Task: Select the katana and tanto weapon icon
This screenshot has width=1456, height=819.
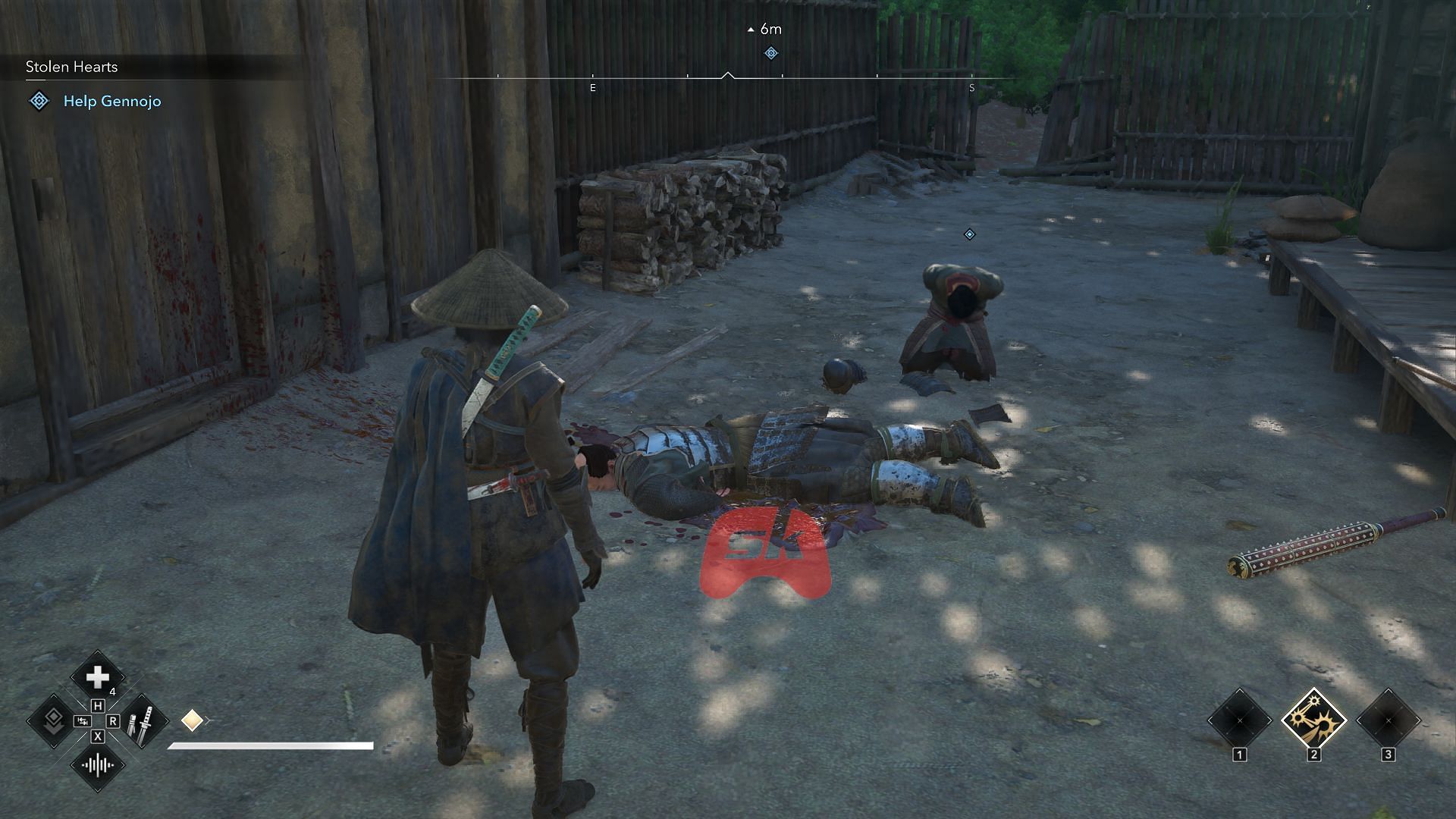Action: [141, 721]
